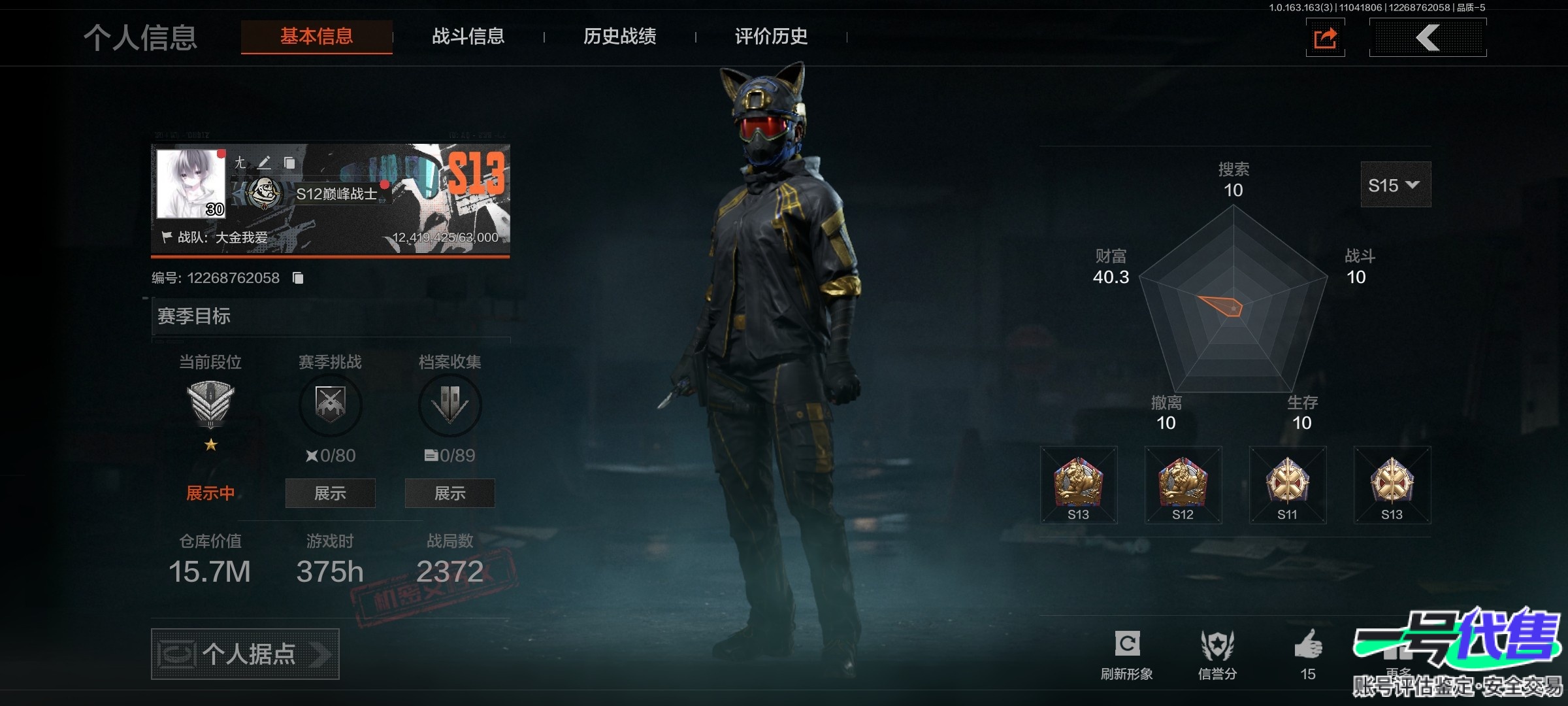Select the 评价历史 tab
1568x706 pixels.
[771, 37]
